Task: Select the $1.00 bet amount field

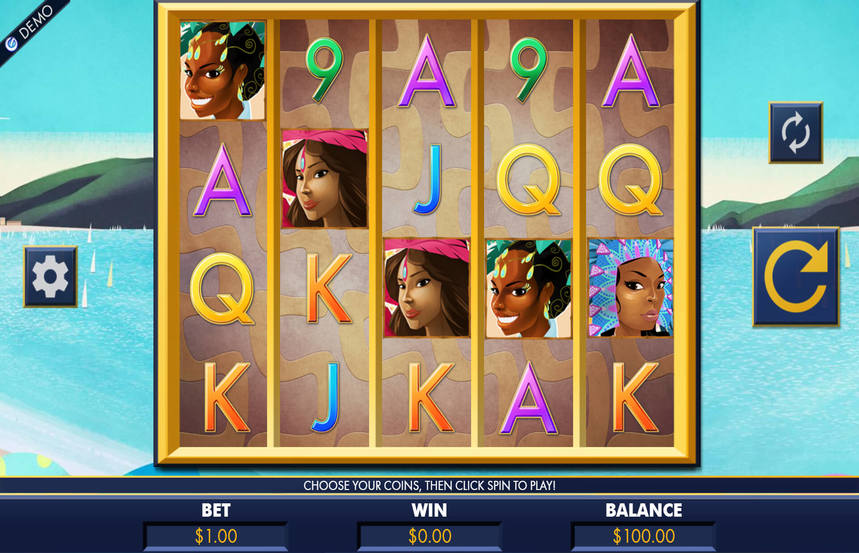Action: tap(216, 536)
